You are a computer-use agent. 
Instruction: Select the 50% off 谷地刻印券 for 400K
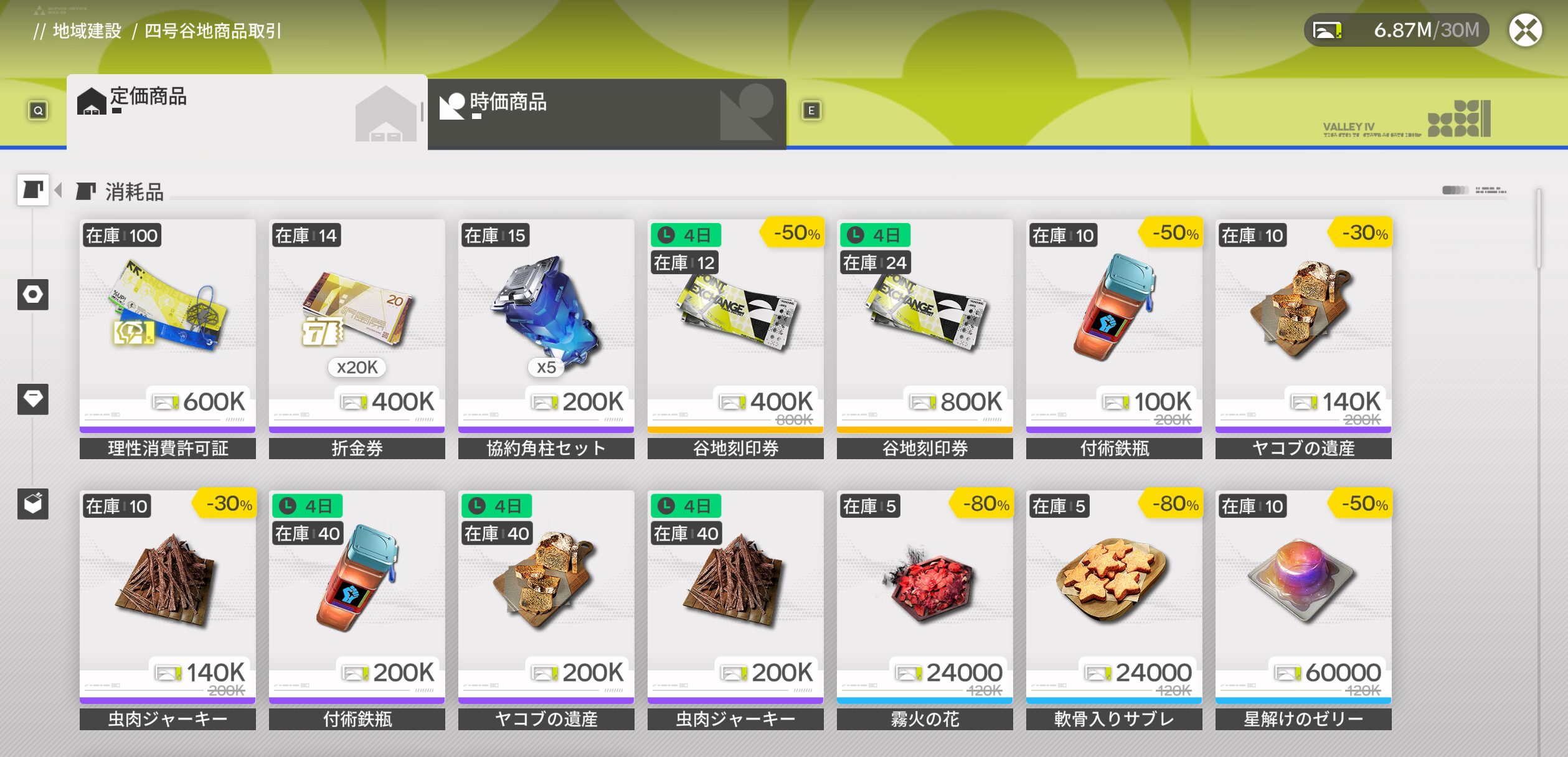[735, 325]
